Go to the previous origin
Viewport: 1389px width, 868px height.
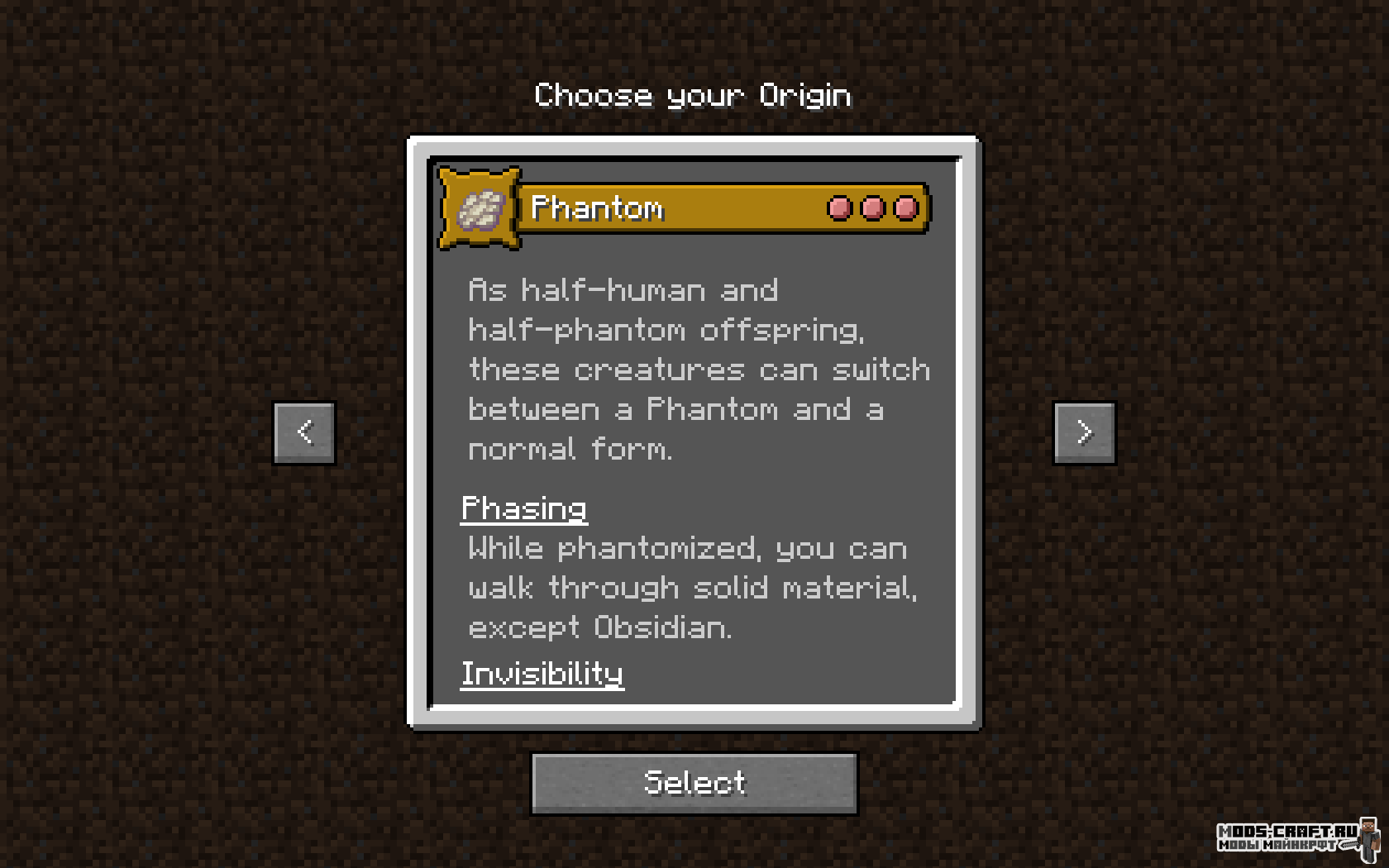coord(304,432)
